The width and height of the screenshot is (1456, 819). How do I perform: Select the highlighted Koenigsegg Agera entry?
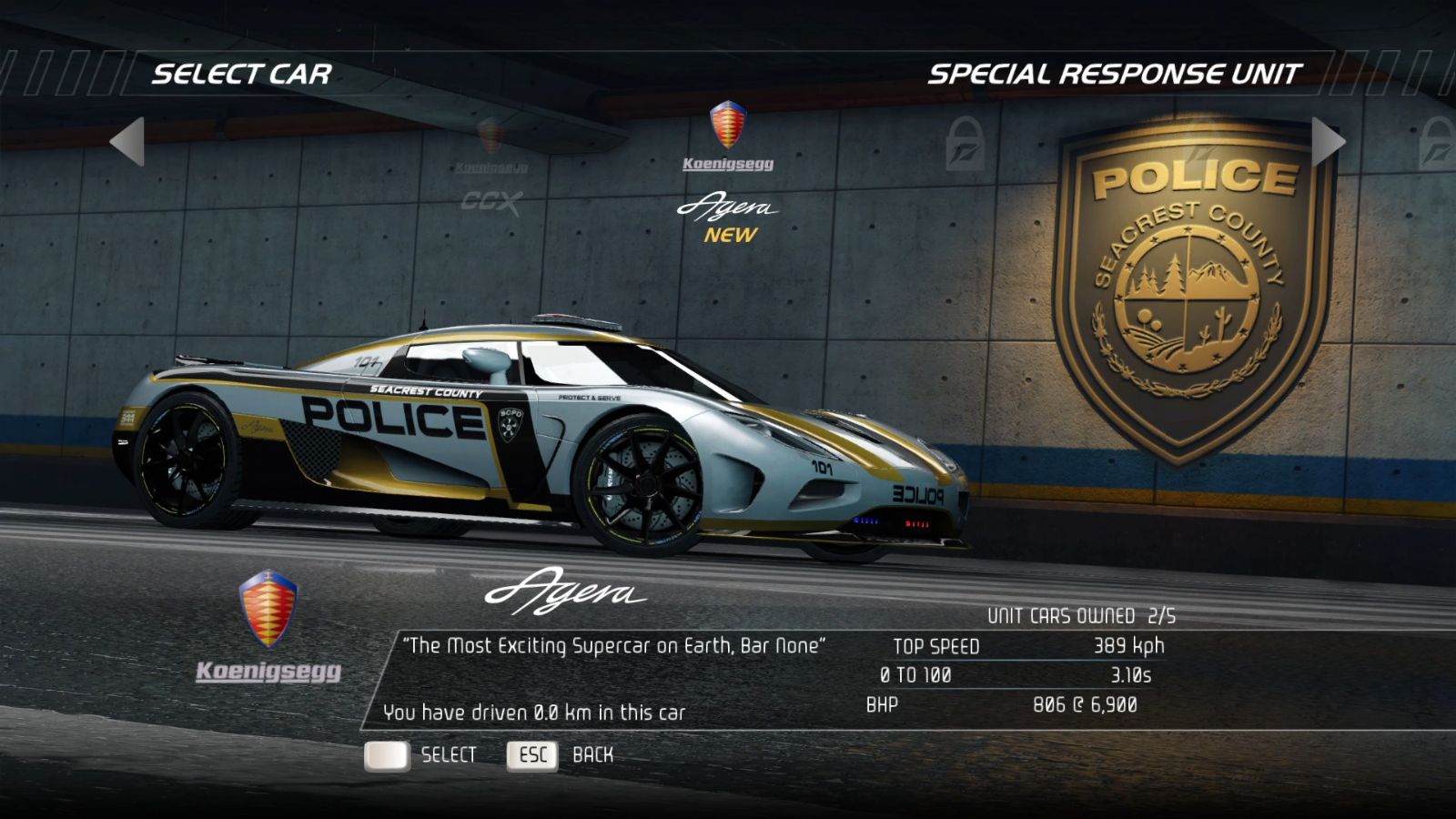click(728, 173)
